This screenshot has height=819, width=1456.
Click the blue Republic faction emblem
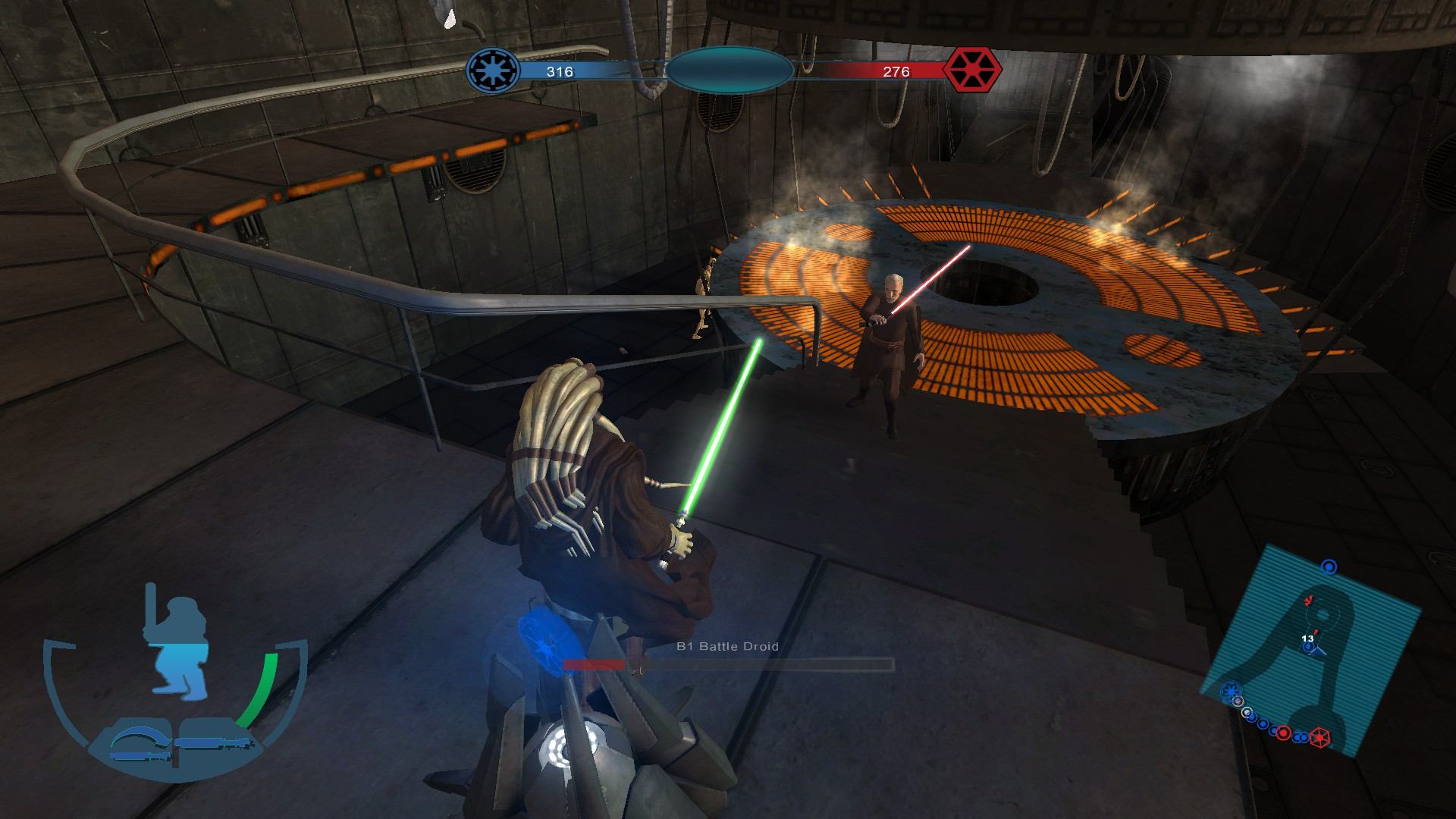tap(493, 71)
